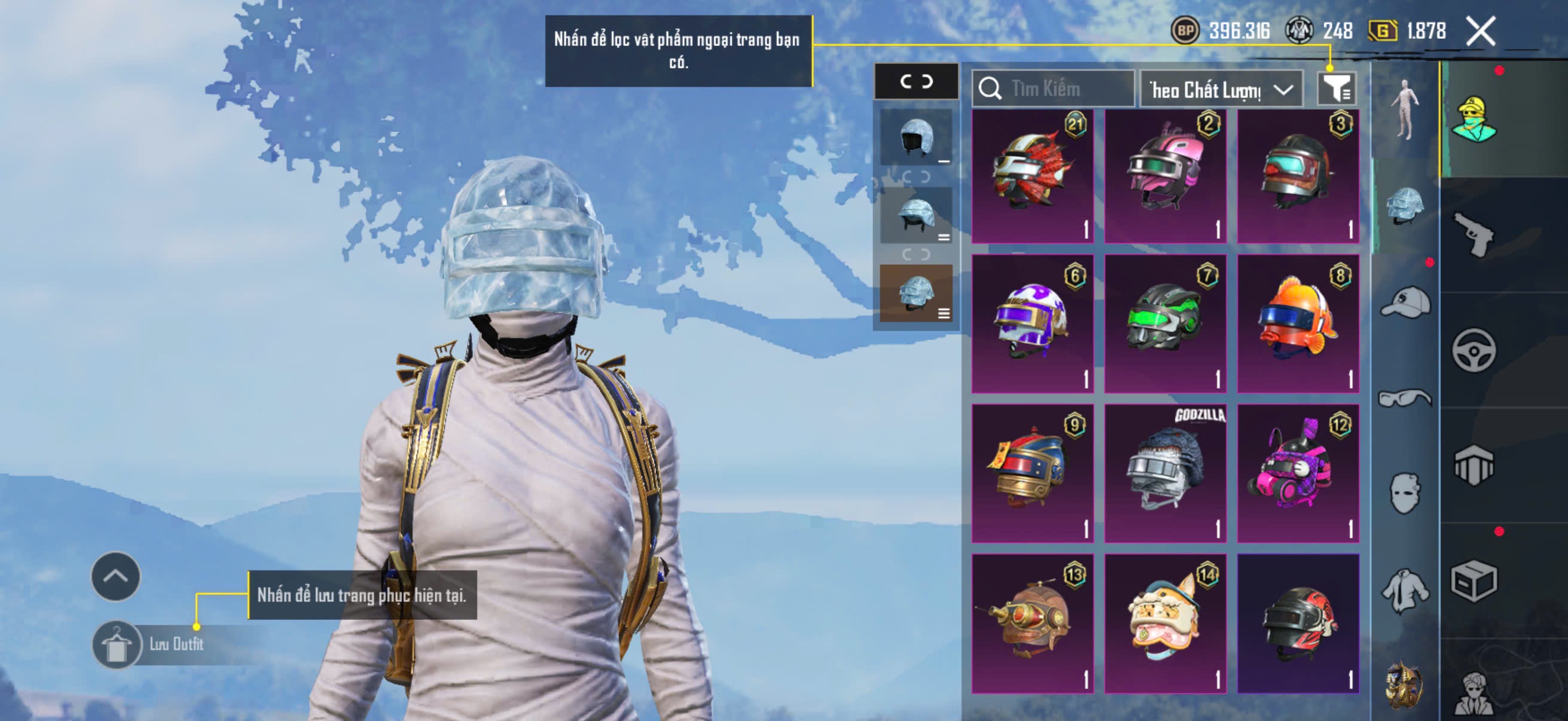Screen dimensions: 1568x721
Task: Select the pink bunny helmet numbered 12
Action: 1298,473
